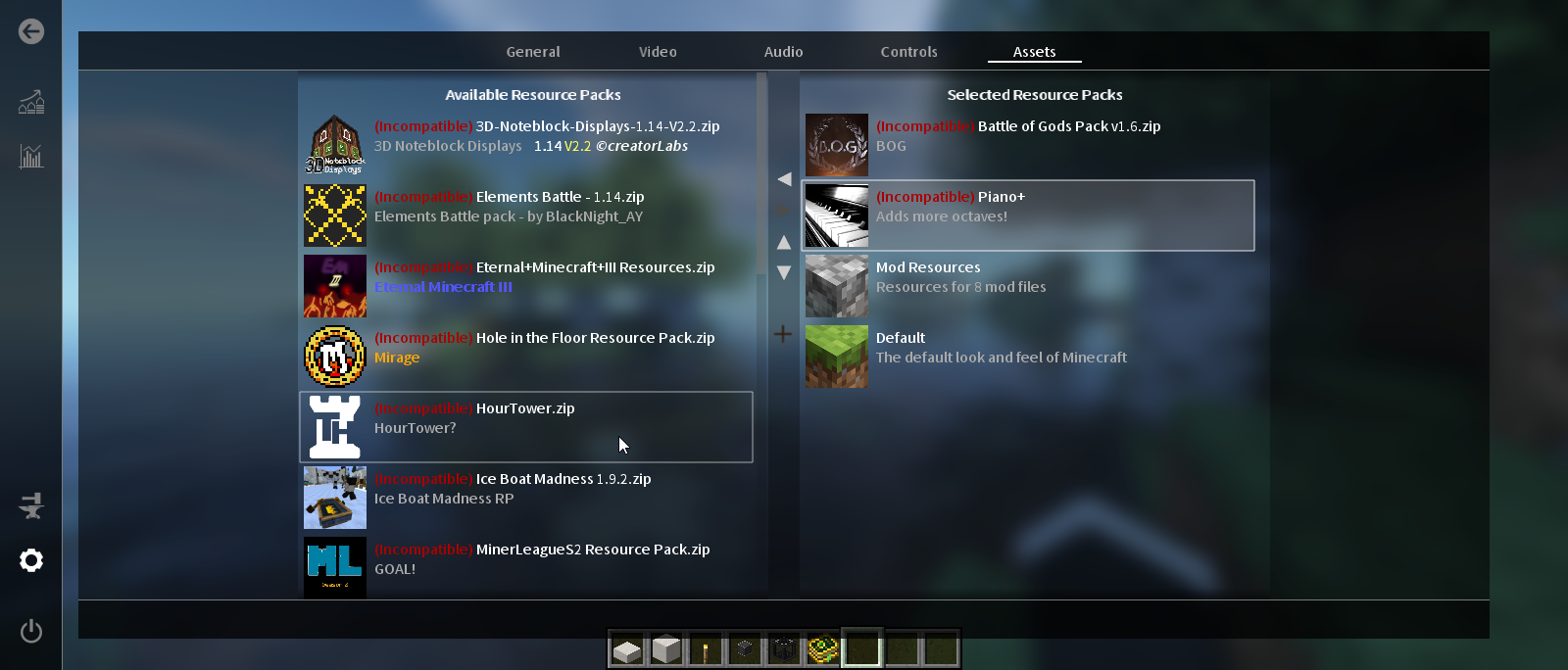The image size is (1568, 670).
Task: Open the gear settings icon in the sidebar
Action: [31, 560]
